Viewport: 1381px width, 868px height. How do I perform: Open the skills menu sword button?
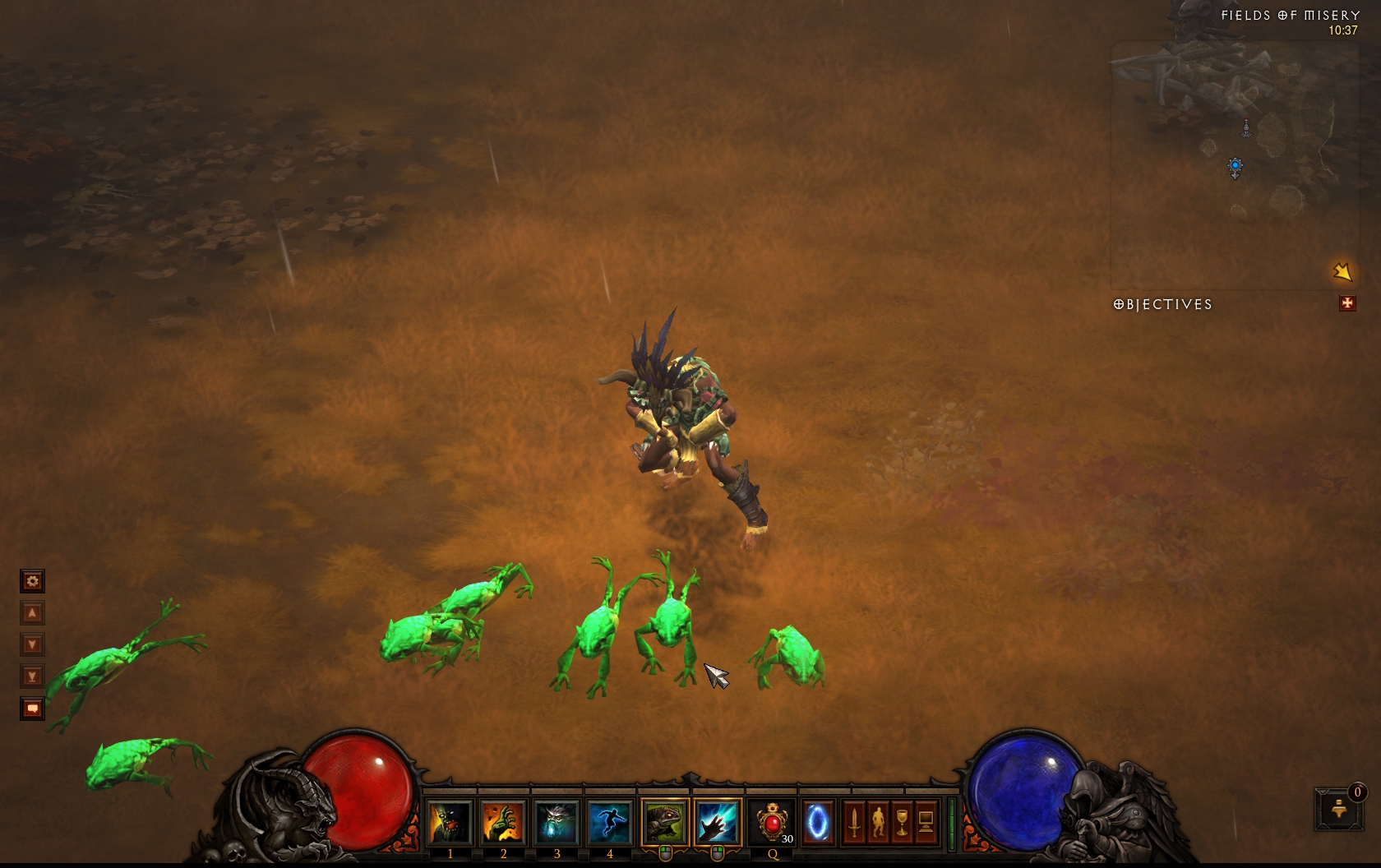coord(854,822)
